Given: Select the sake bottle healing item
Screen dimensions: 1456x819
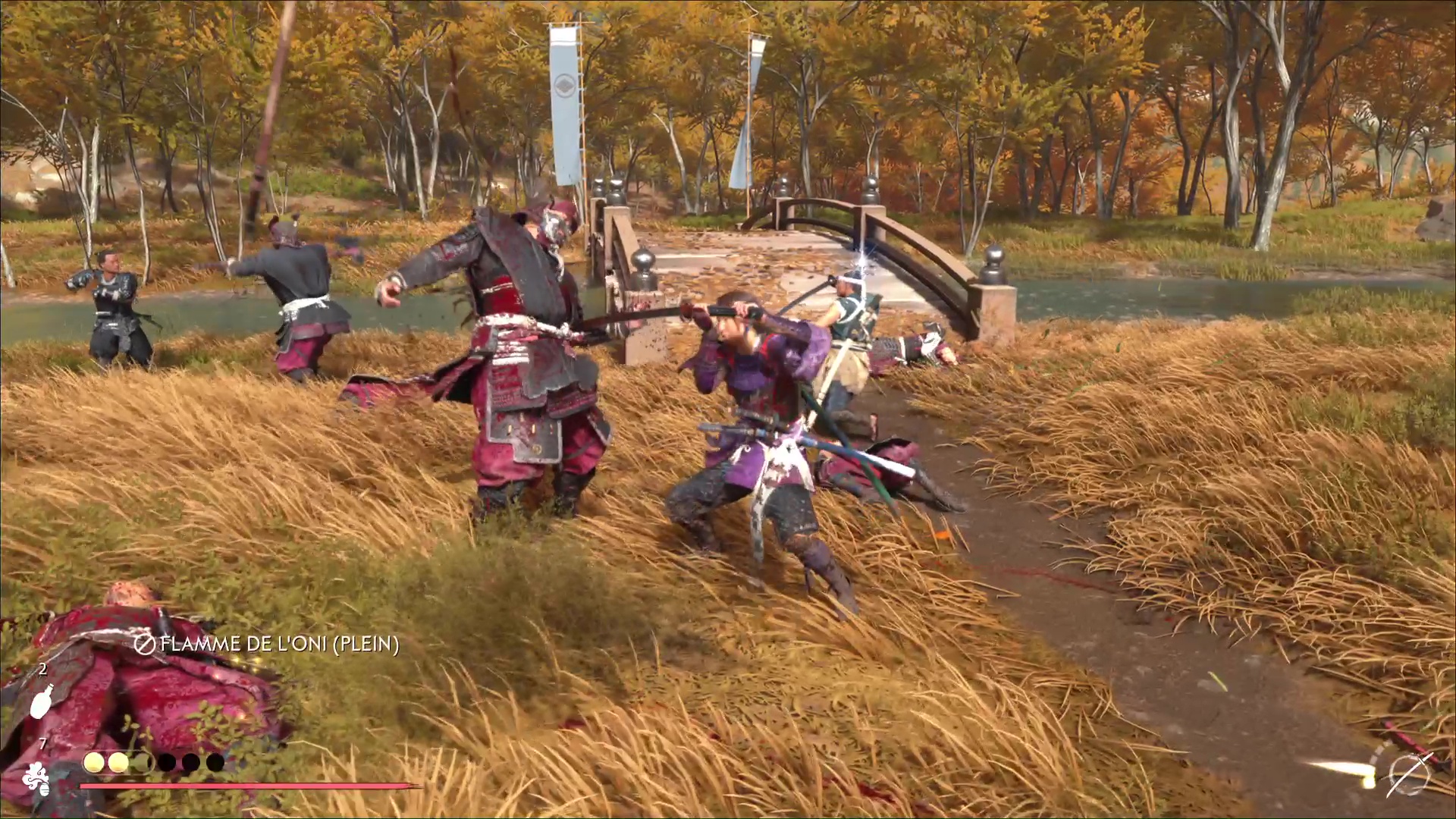Looking at the screenshot, I should pyautogui.click(x=42, y=701).
